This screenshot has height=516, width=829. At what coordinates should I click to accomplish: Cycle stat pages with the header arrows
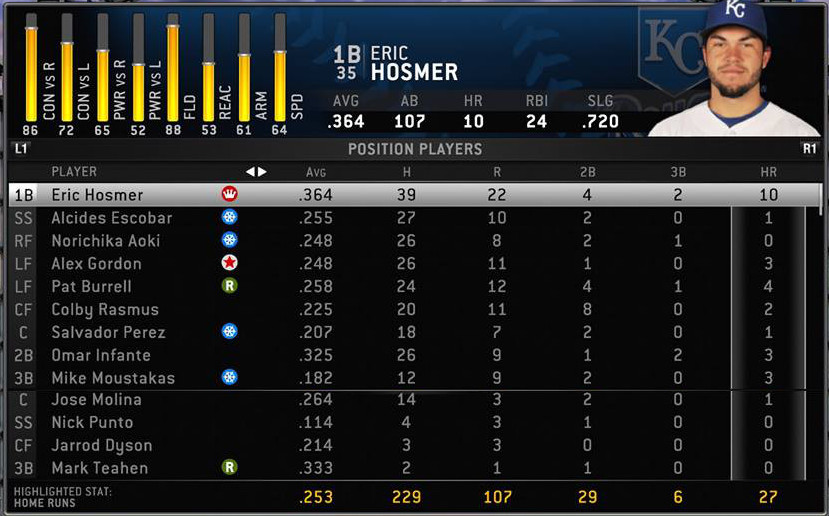tap(257, 172)
